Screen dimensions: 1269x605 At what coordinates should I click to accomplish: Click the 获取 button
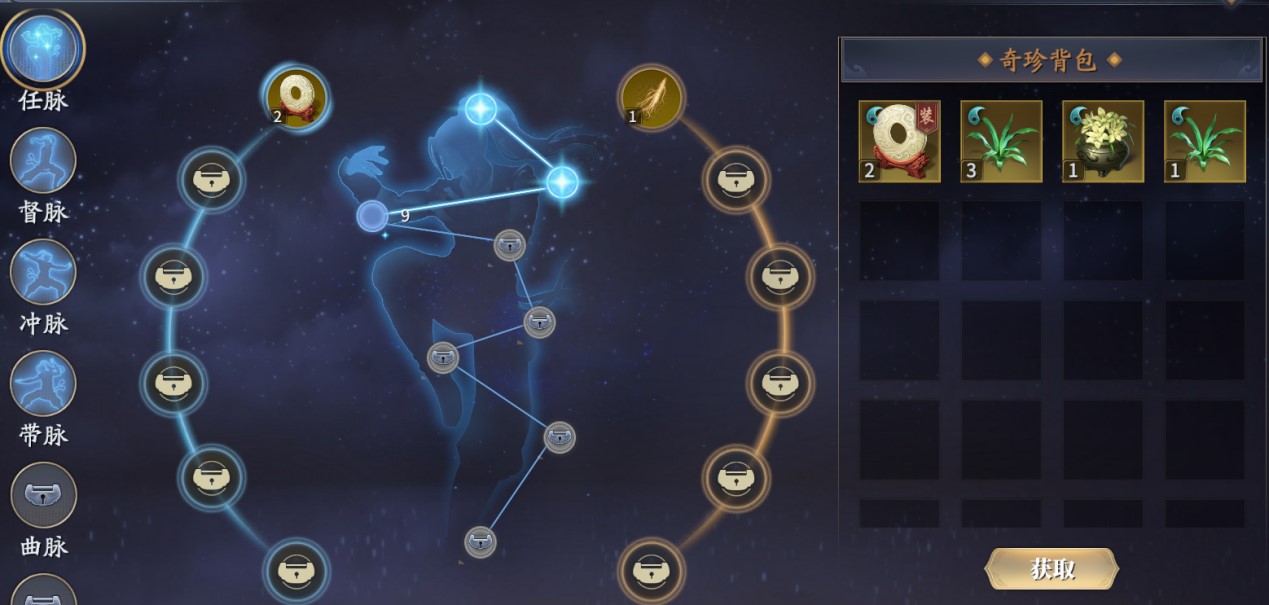tap(1051, 569)
